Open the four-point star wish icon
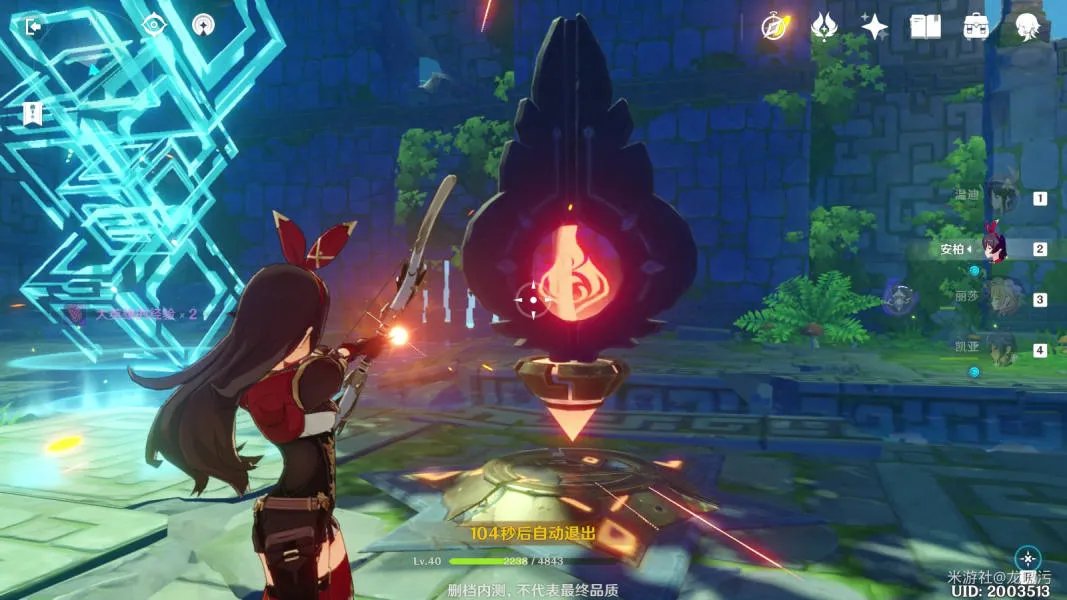 [x=874, y=27]
